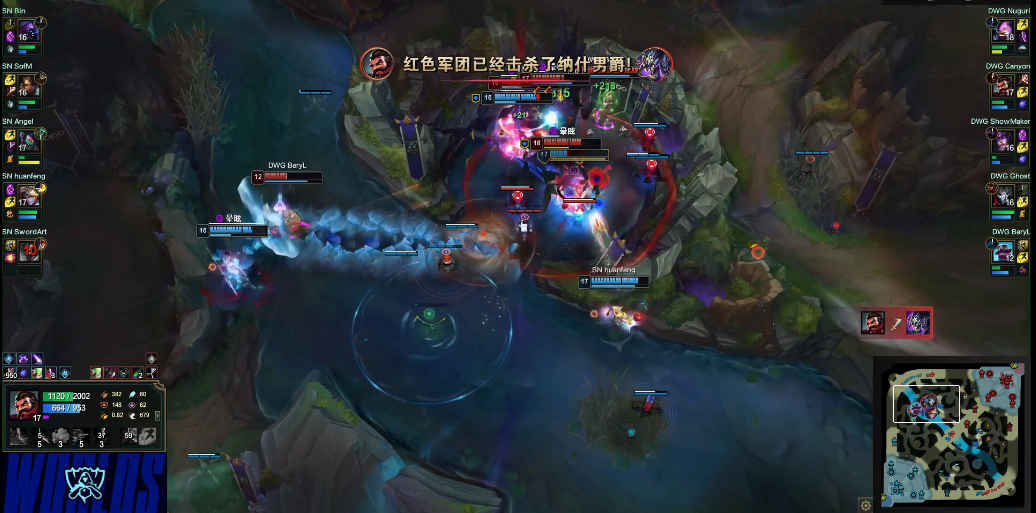Open the gear settings beside the minimap
The image size is (1036, 513).
click(865, 505)
